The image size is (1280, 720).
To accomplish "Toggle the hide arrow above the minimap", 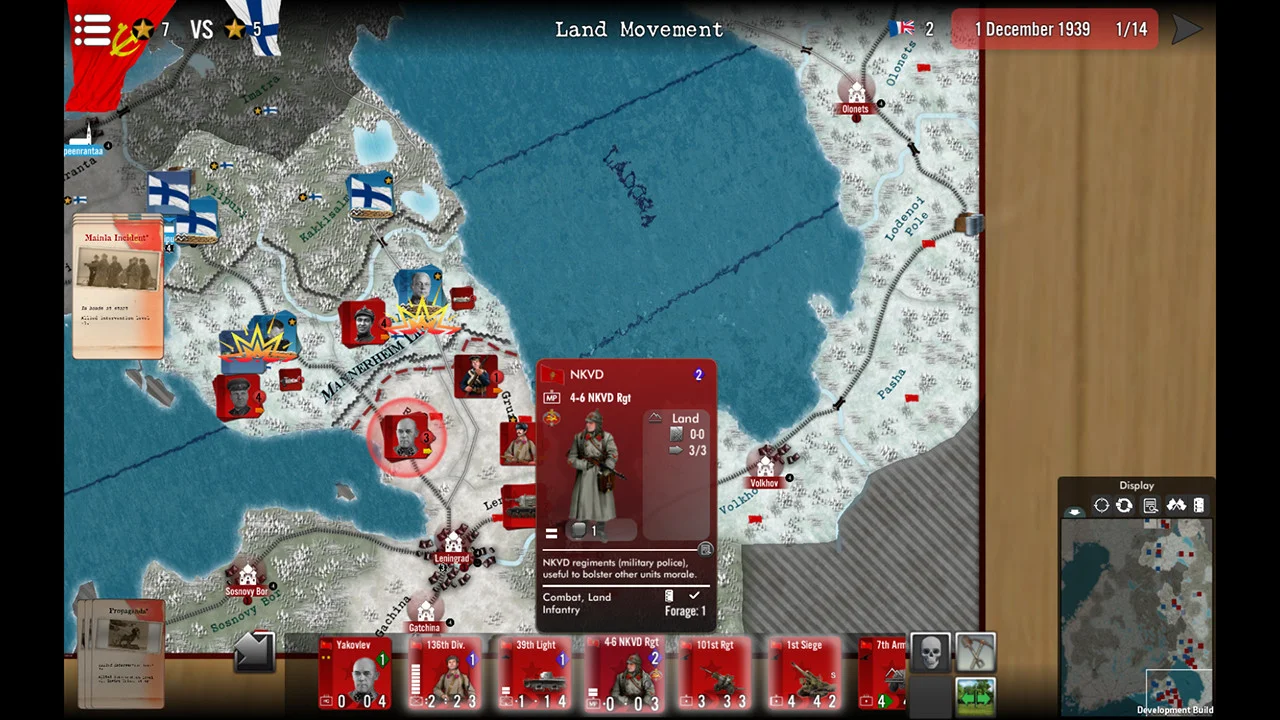I will coord(1075,510).
